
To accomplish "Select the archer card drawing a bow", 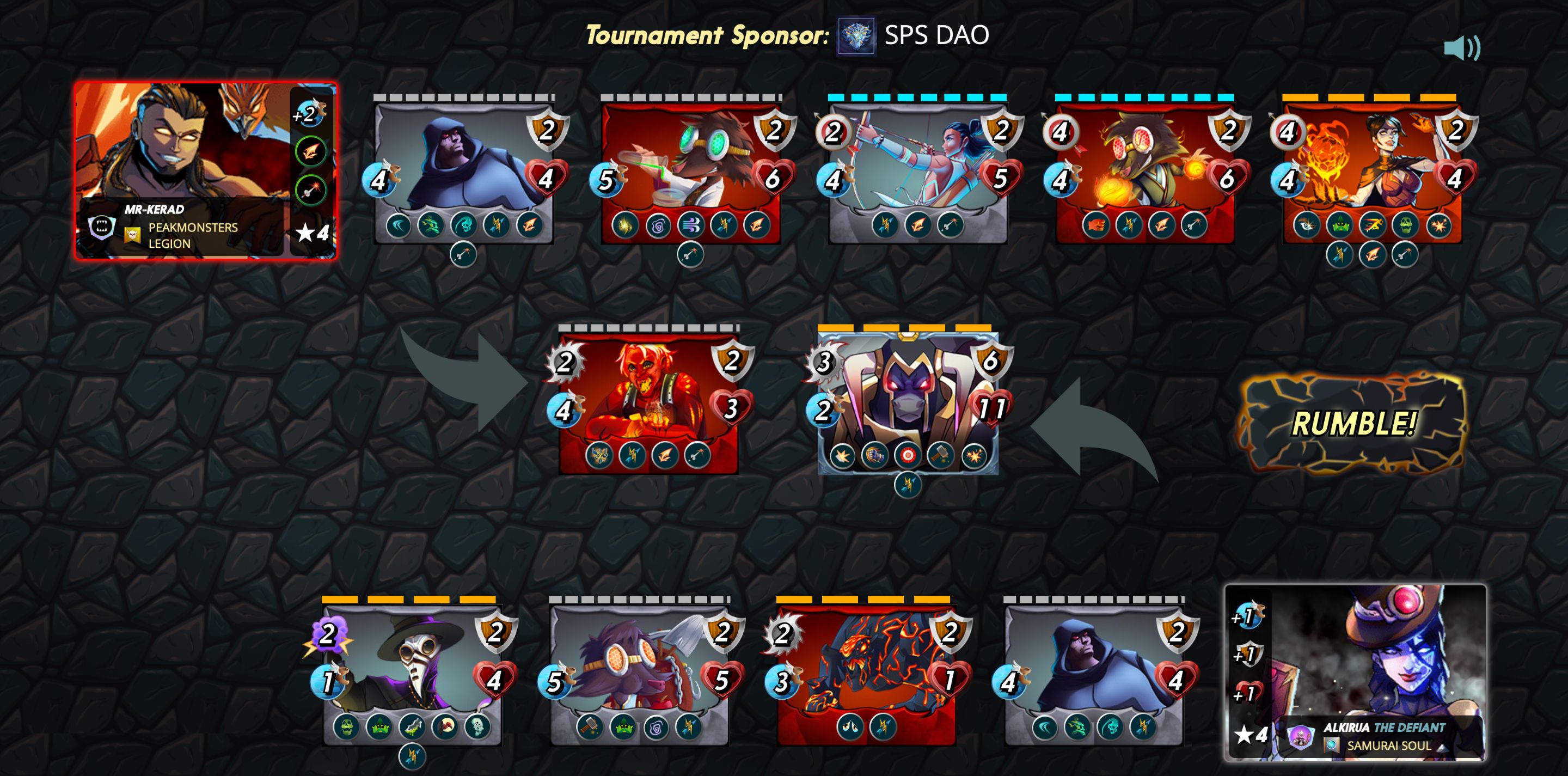I will pyautogui.click(x=918, y=170).
